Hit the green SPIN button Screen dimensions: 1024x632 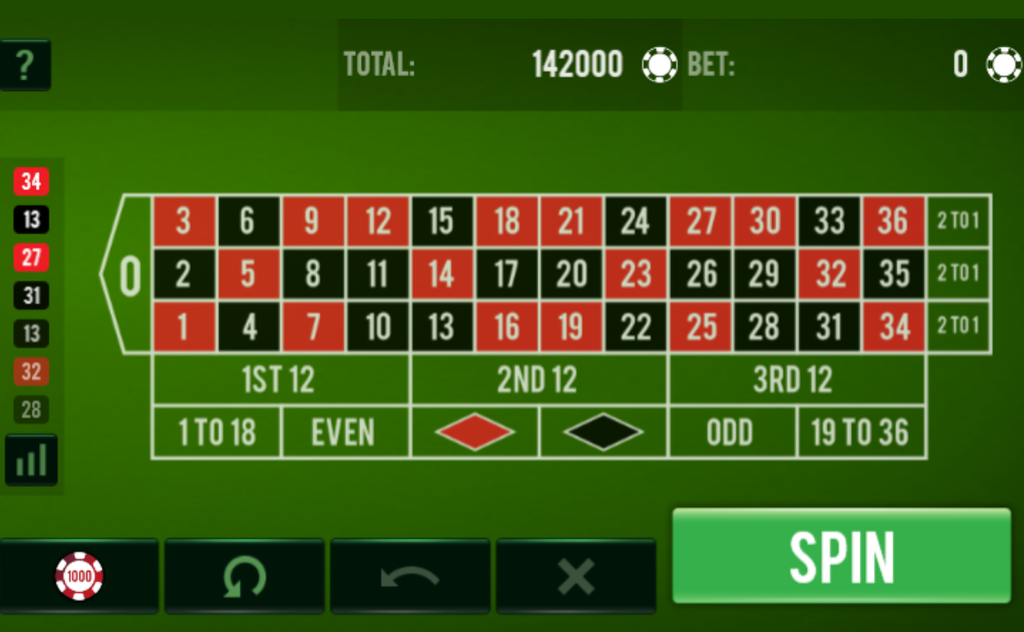pos(841,555)
